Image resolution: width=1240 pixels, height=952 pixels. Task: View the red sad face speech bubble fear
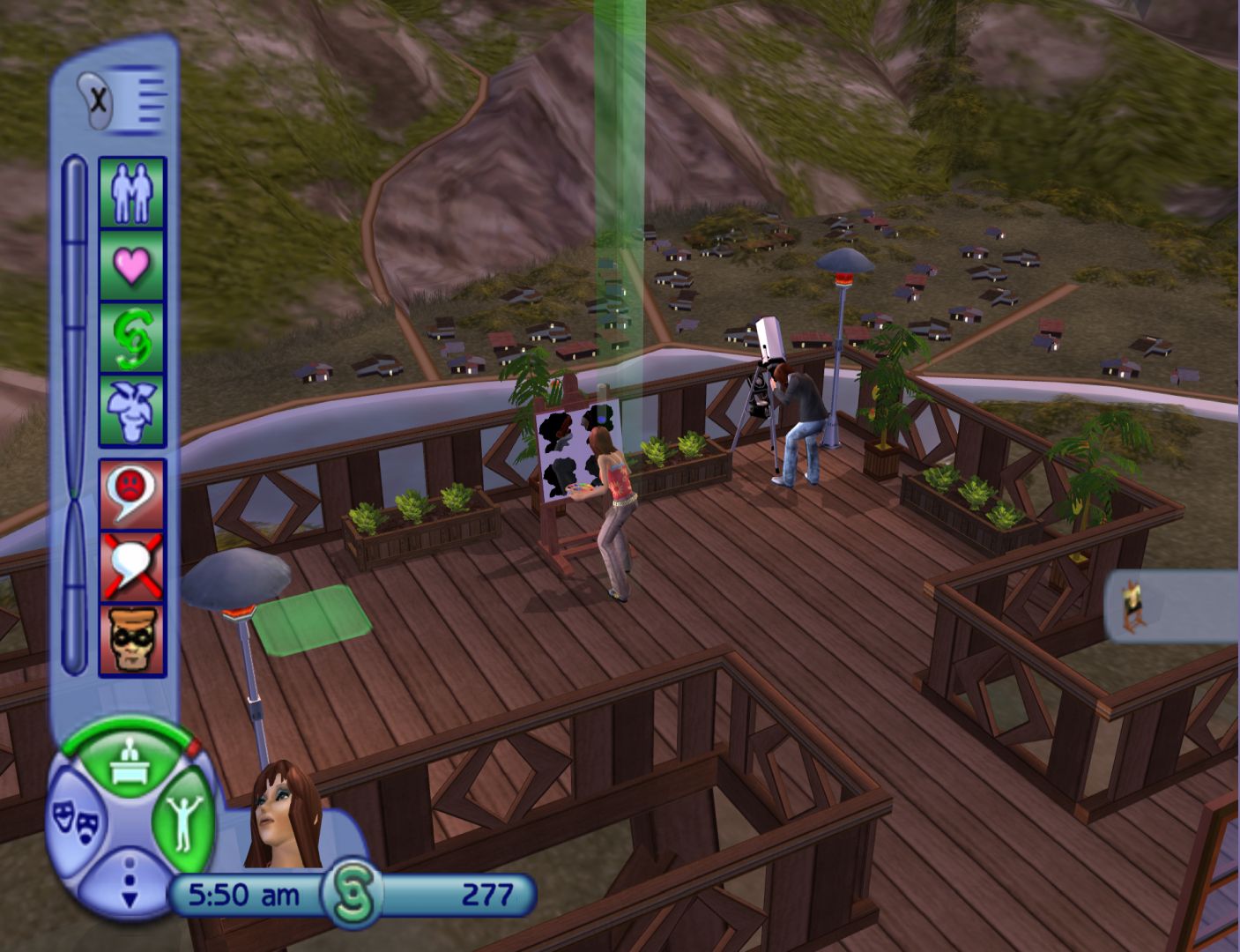coord(132,493)
